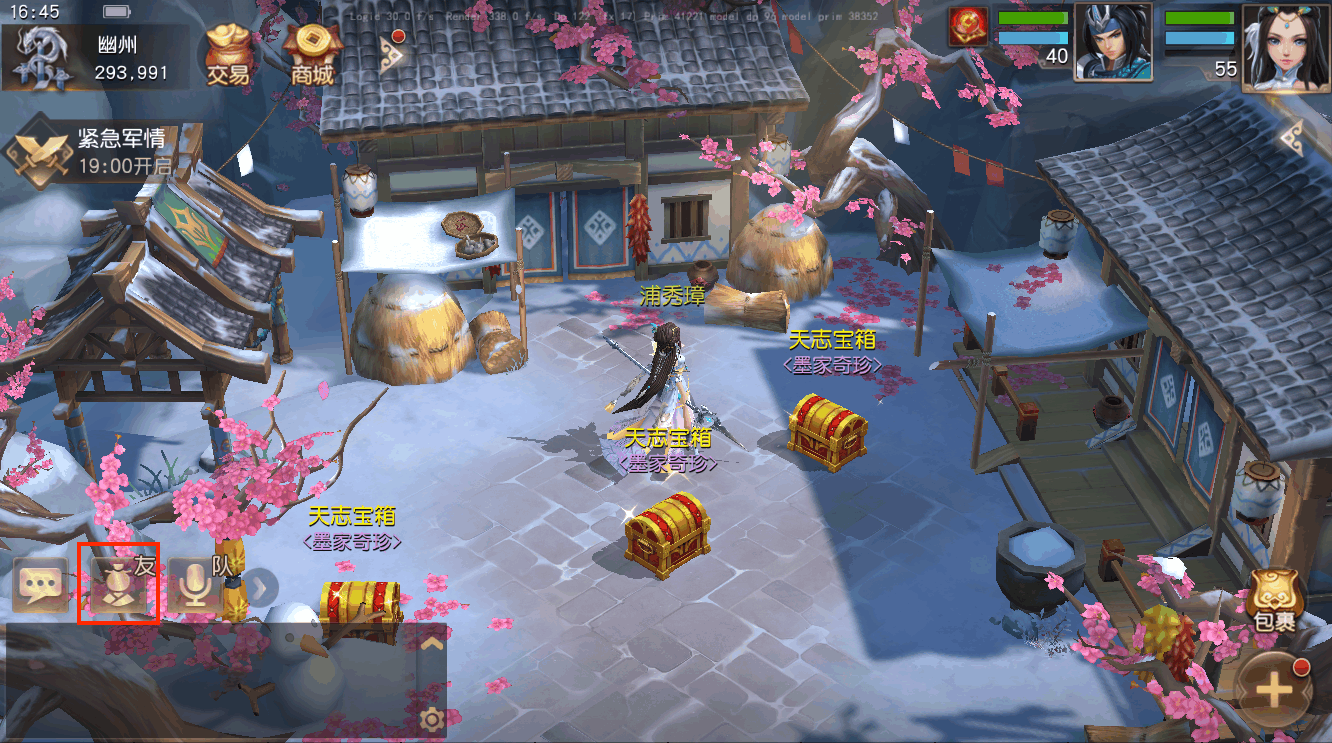Expand more chat shortcuts with round arrow
This screenshot has width=1332, height=743.
pos(261,587)
